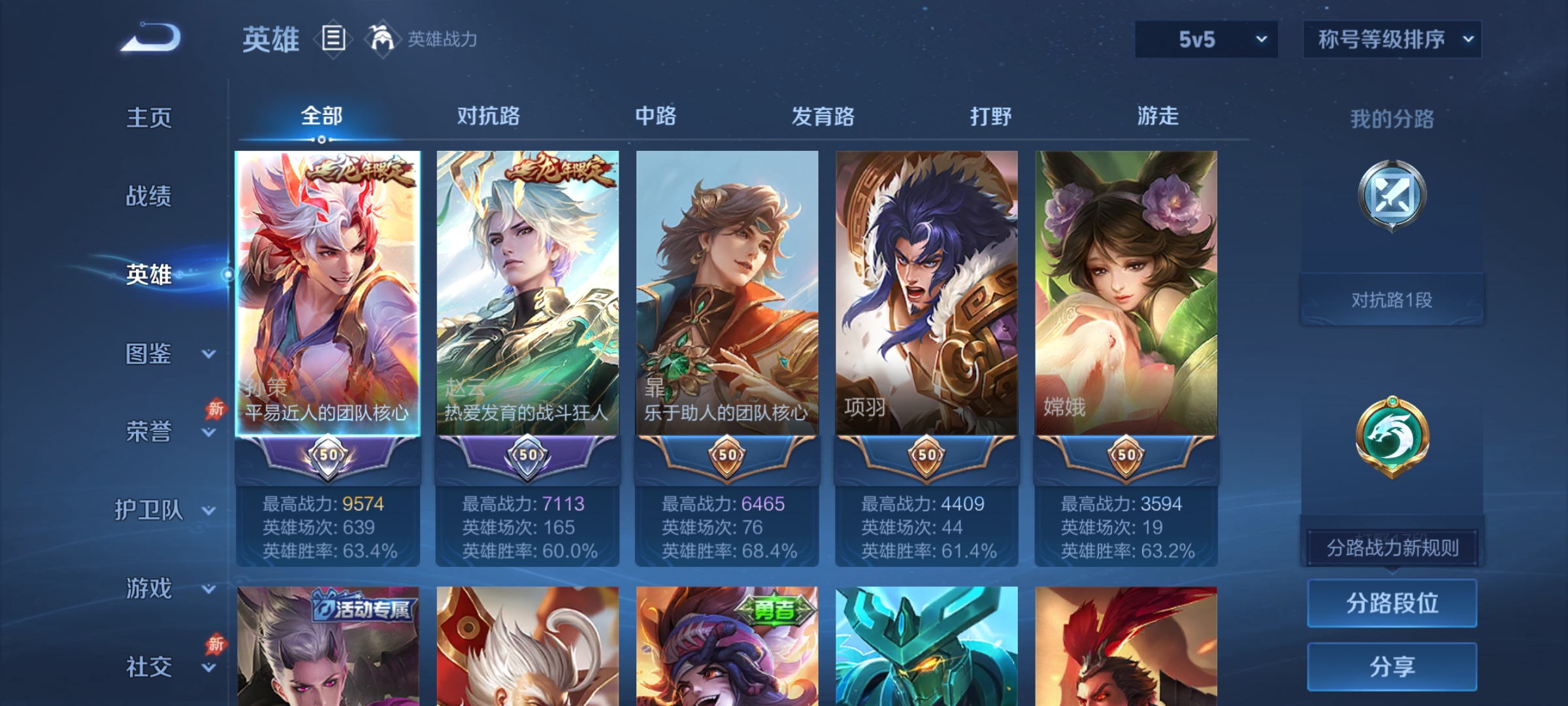Open the 称号等级排序 sorting dropdown
1568x706 pixels.
[1392, 39]
